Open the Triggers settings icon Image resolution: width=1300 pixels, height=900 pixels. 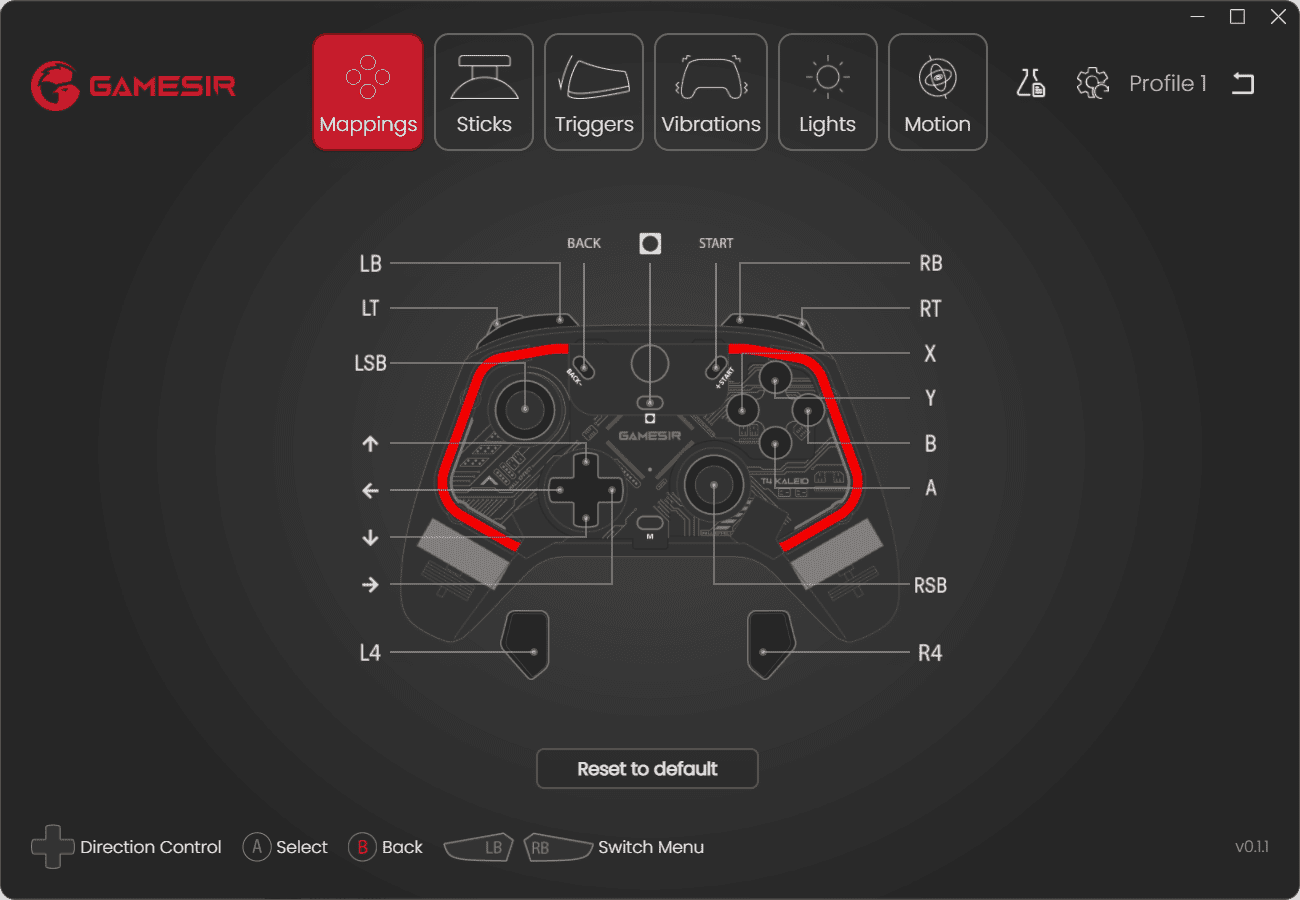click(x=593, y=91)
